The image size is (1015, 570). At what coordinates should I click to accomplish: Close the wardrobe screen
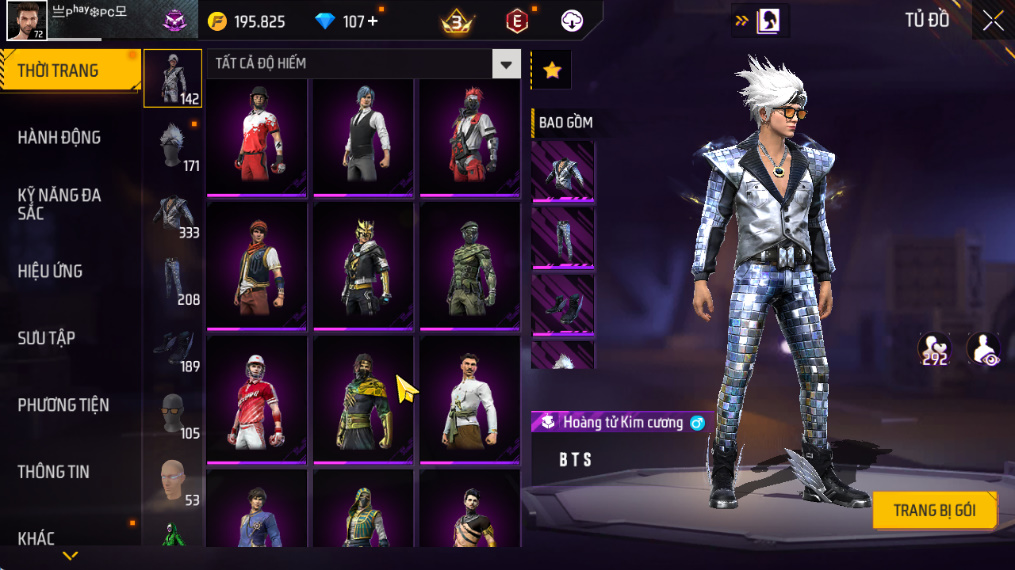[x=992, y=20]
